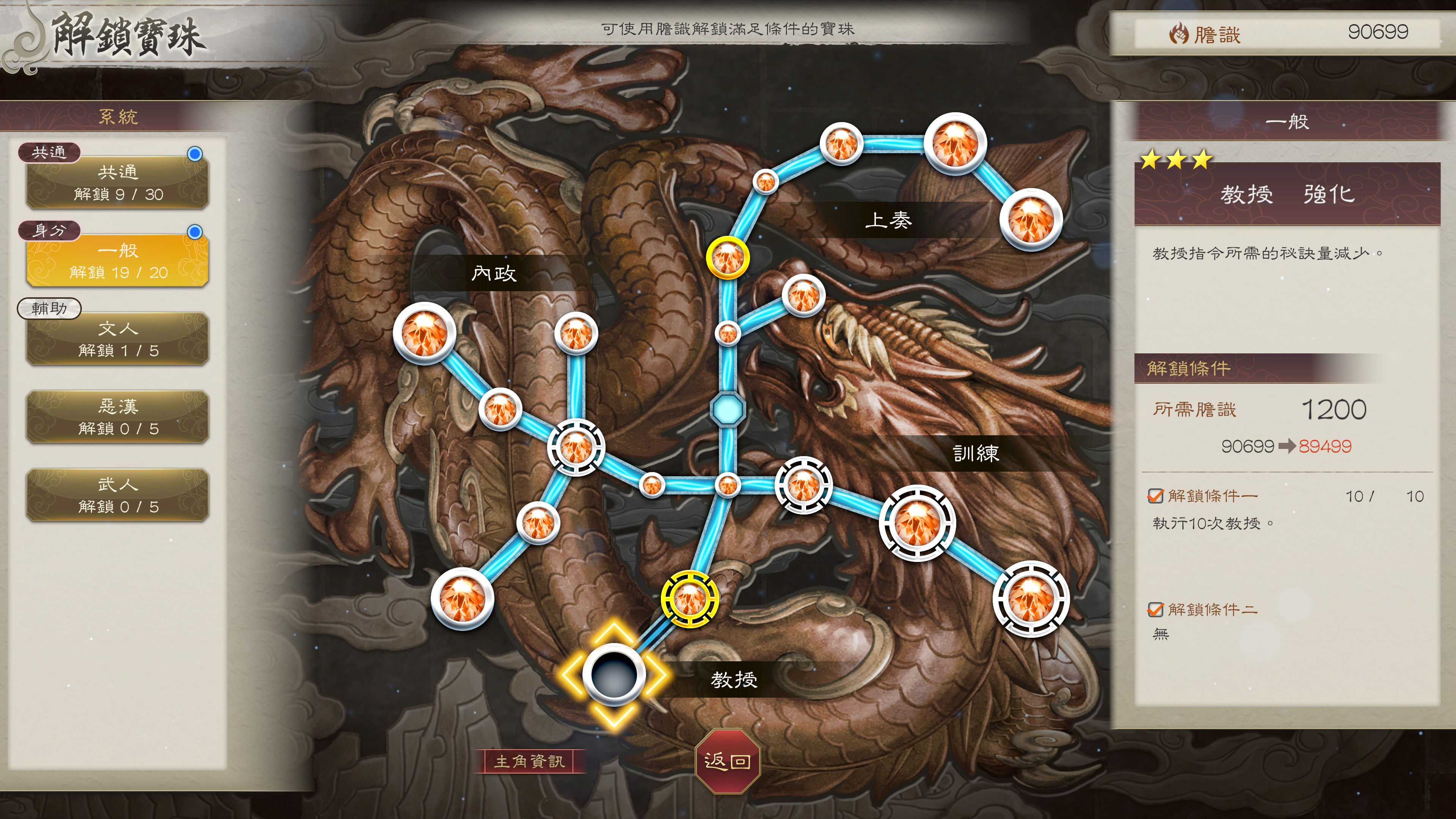Select the large orb at the bottom-left branch end
This screenshot has height=819, width=1456.
pyautogui.click(x=462, y=599)
